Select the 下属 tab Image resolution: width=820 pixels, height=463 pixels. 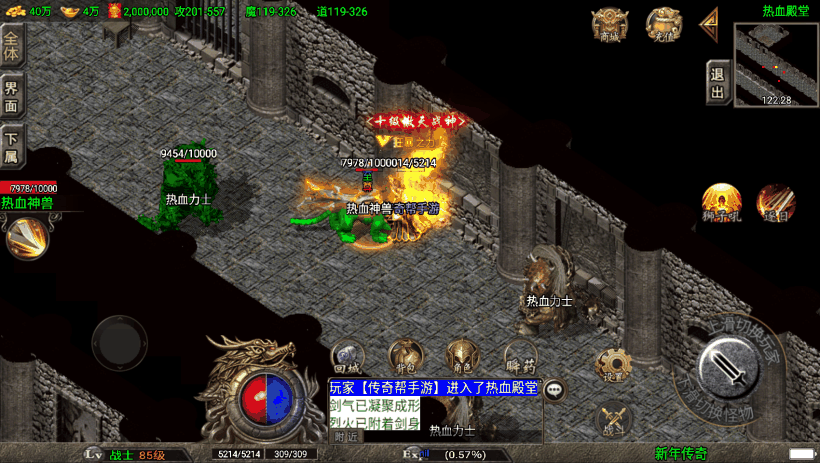coord(11,146)
